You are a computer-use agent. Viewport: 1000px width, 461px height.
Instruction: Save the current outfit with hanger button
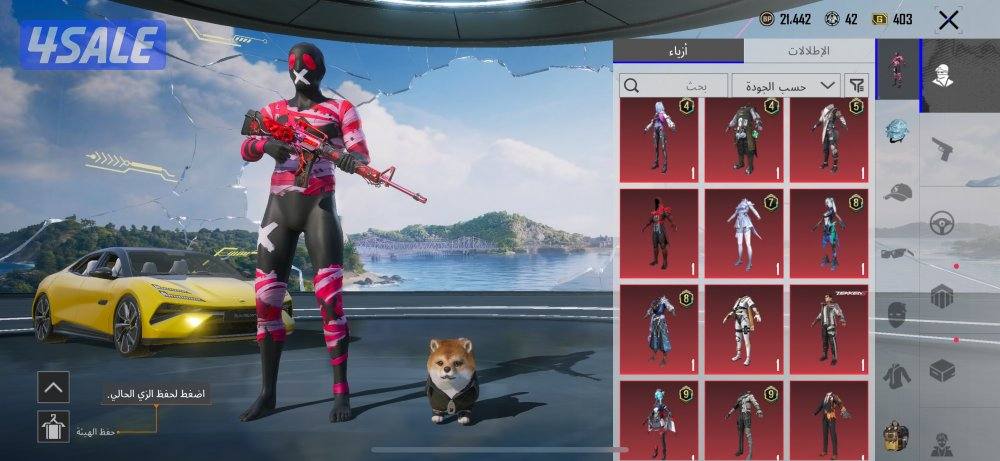click(53, 426)
